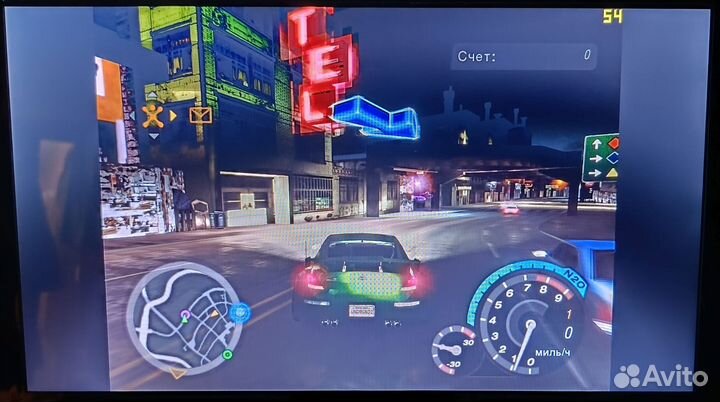
Task: Select the pink ring marker on the minimap
Action: [184, 316]
